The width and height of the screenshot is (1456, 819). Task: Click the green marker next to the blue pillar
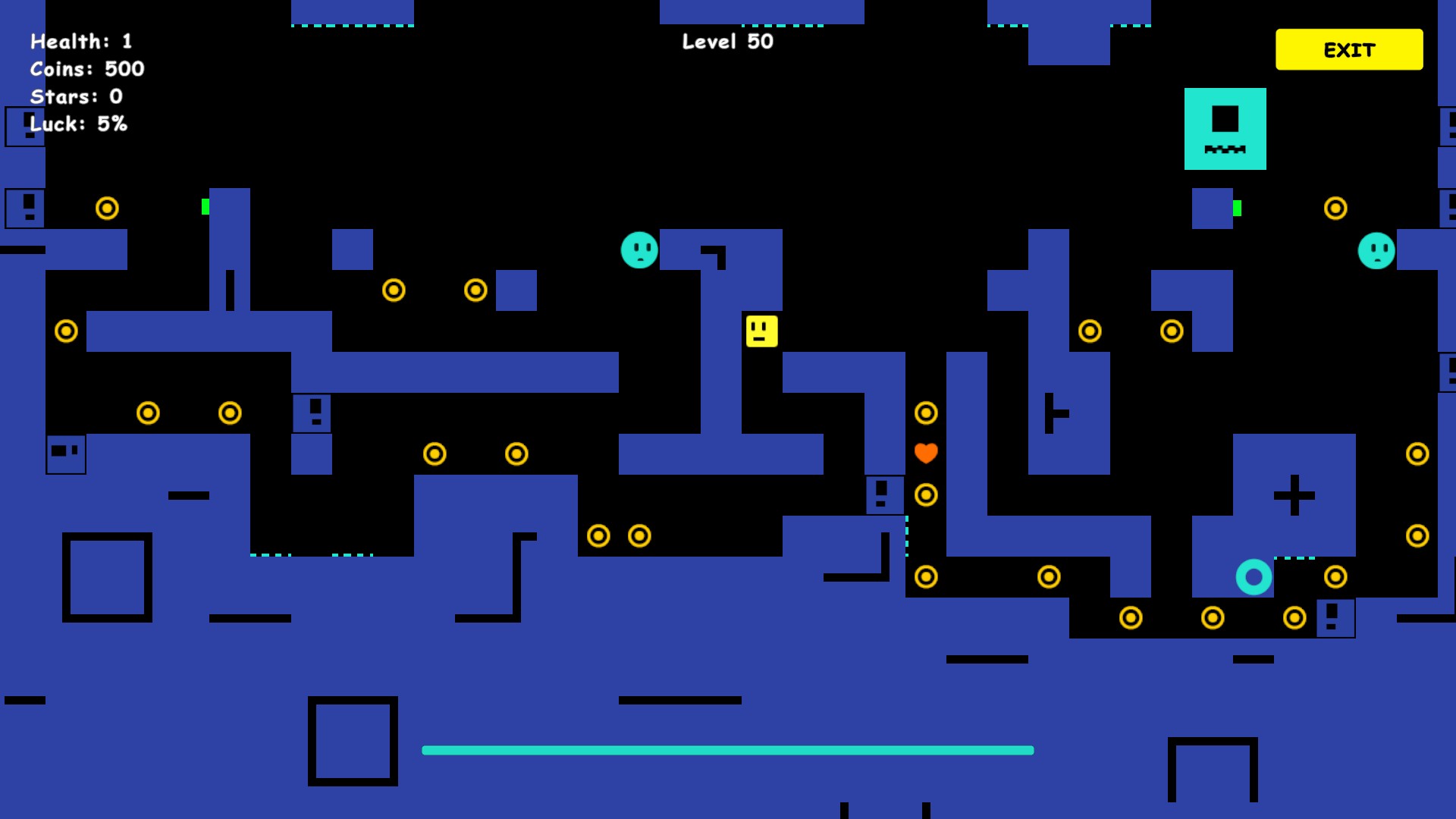(x=205, y=205)
